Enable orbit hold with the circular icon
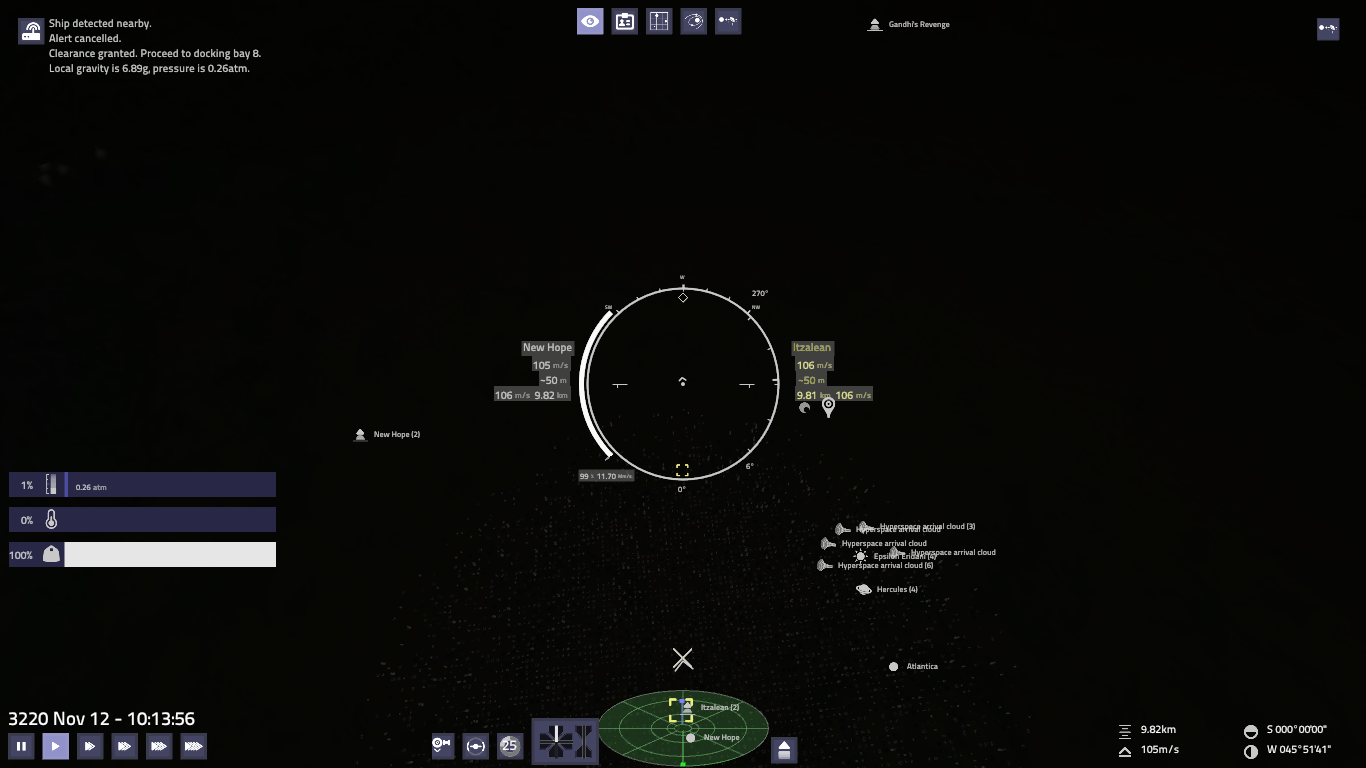Screen dimensions: 1366x768 tap(476, 745)
